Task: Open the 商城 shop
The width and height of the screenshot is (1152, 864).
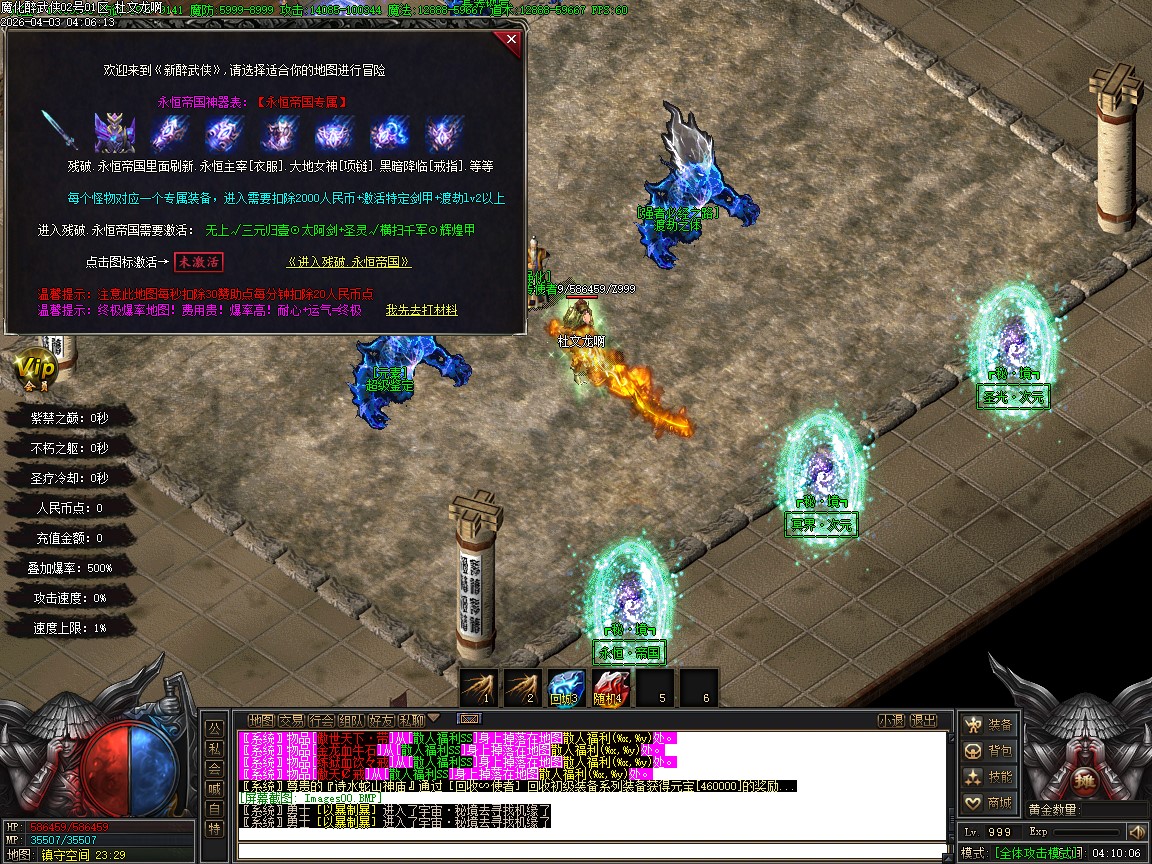Action: click(x=988, y=803)
